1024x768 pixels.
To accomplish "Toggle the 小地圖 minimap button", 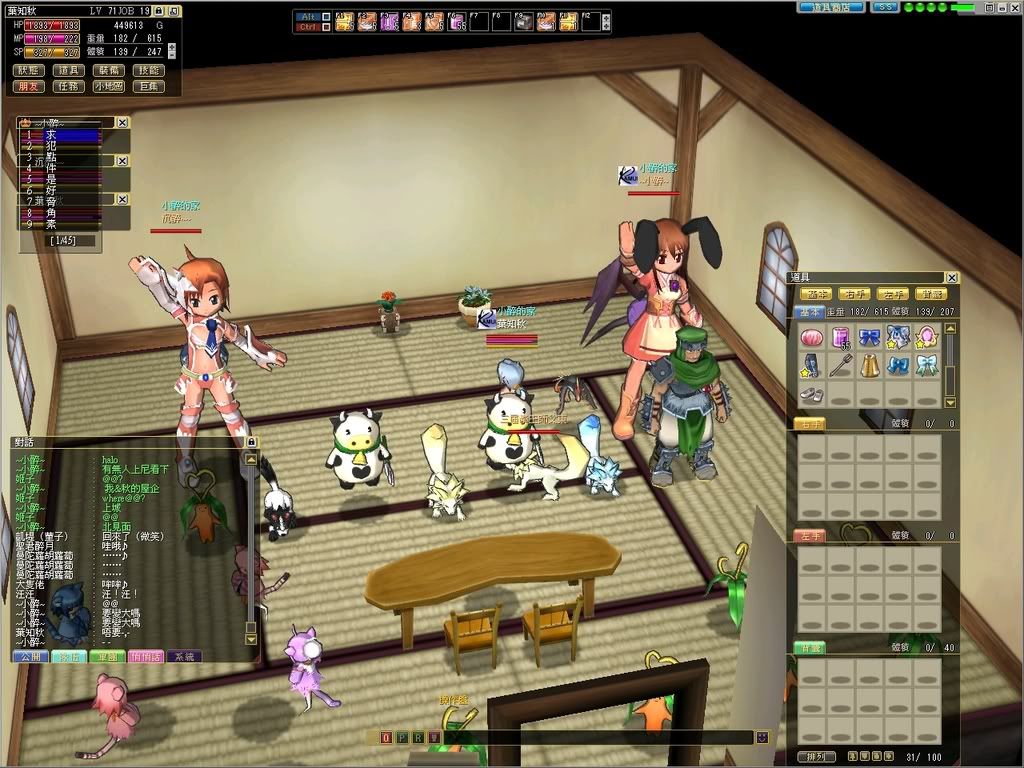I will pos(108,87).
